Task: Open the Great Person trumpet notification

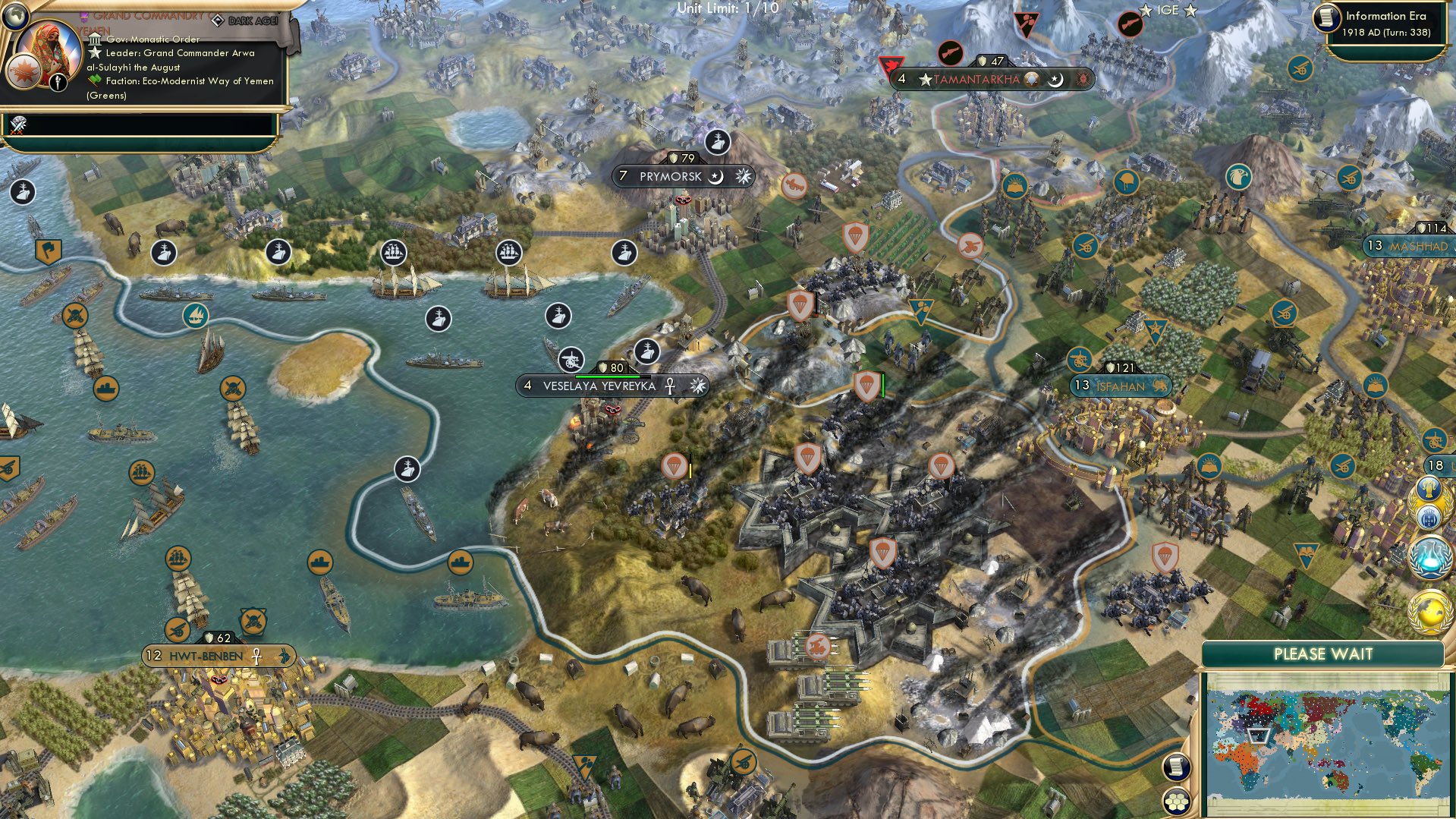Action: (1429, 488)
